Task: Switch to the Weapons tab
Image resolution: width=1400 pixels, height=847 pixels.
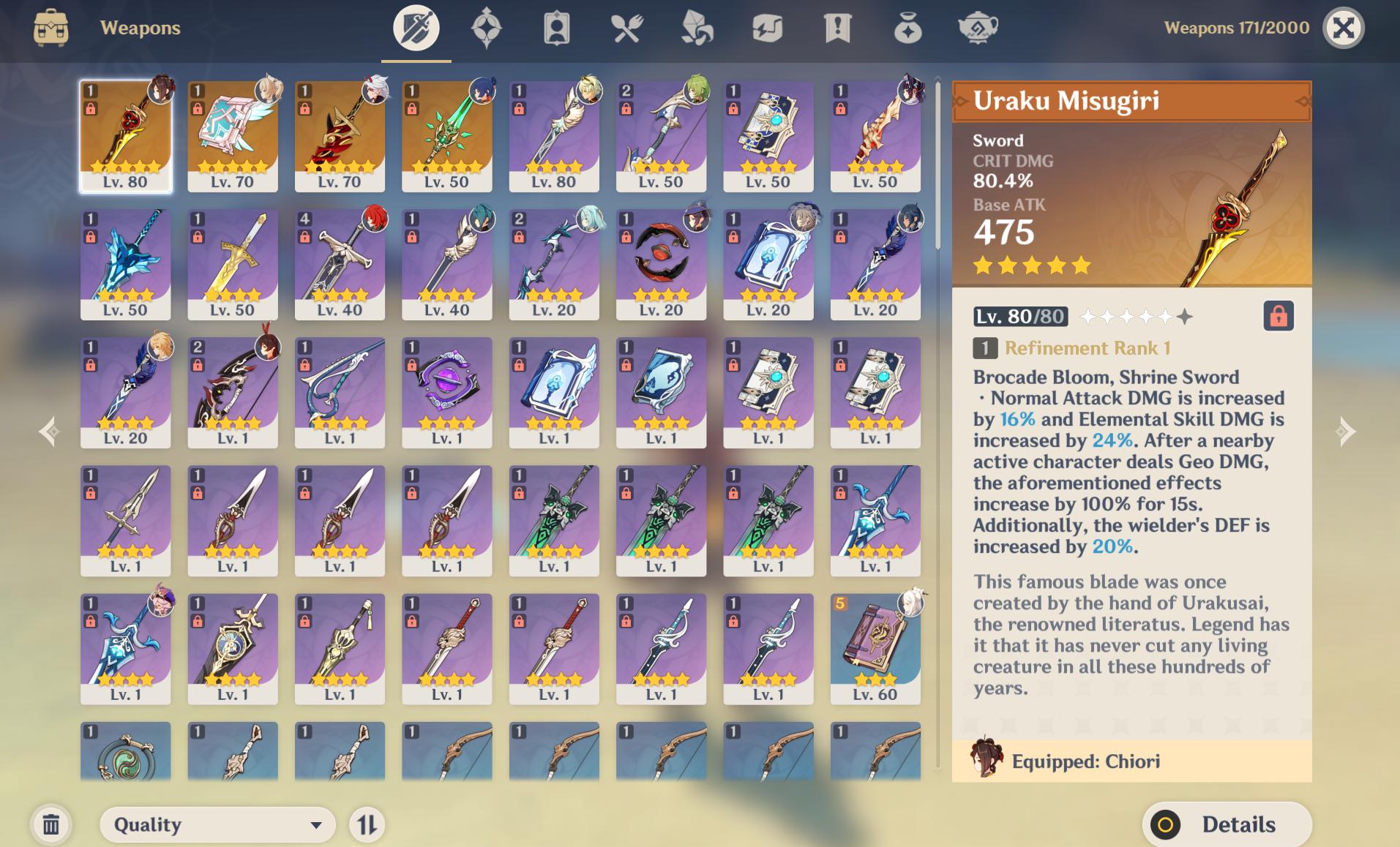Action: [x=416, y=28]
